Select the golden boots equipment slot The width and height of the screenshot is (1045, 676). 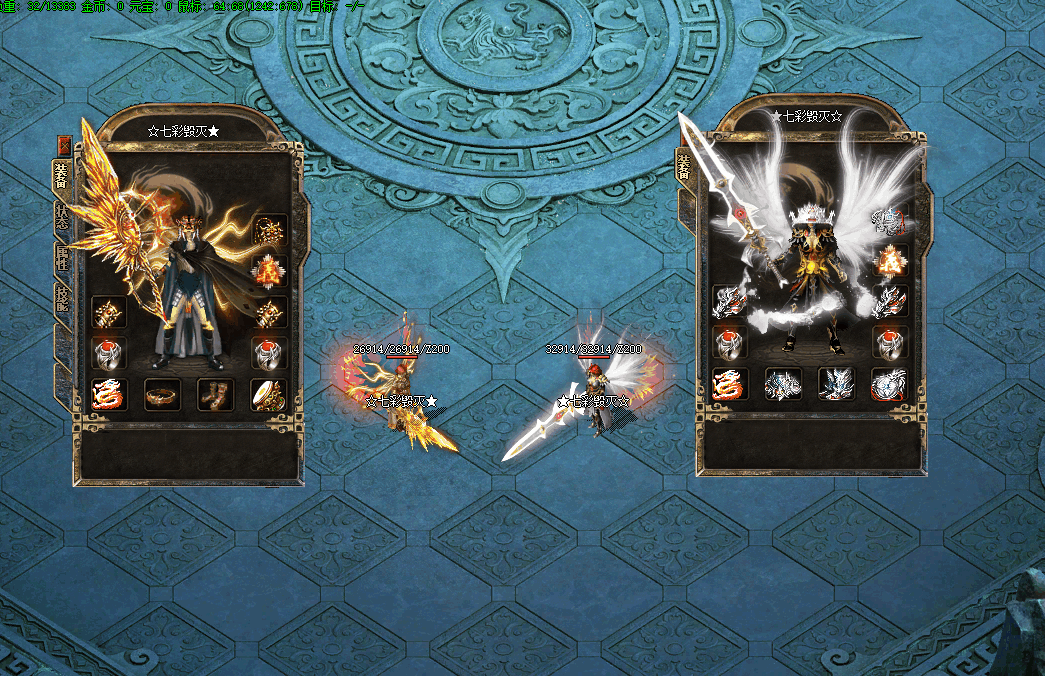(x=215, y=394)
